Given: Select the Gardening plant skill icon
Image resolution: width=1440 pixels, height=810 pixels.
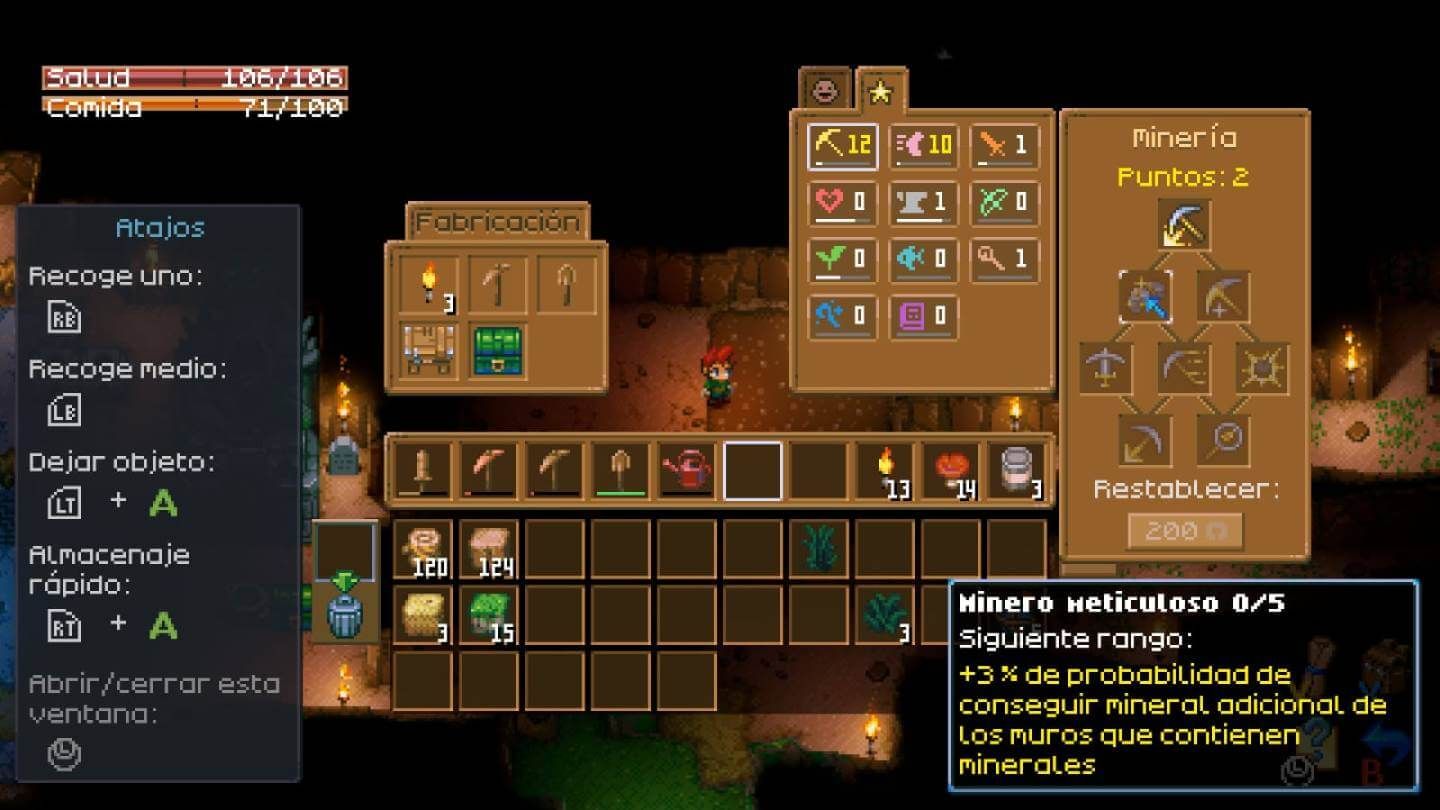Looking at the screenshot, I should (841, 260).
